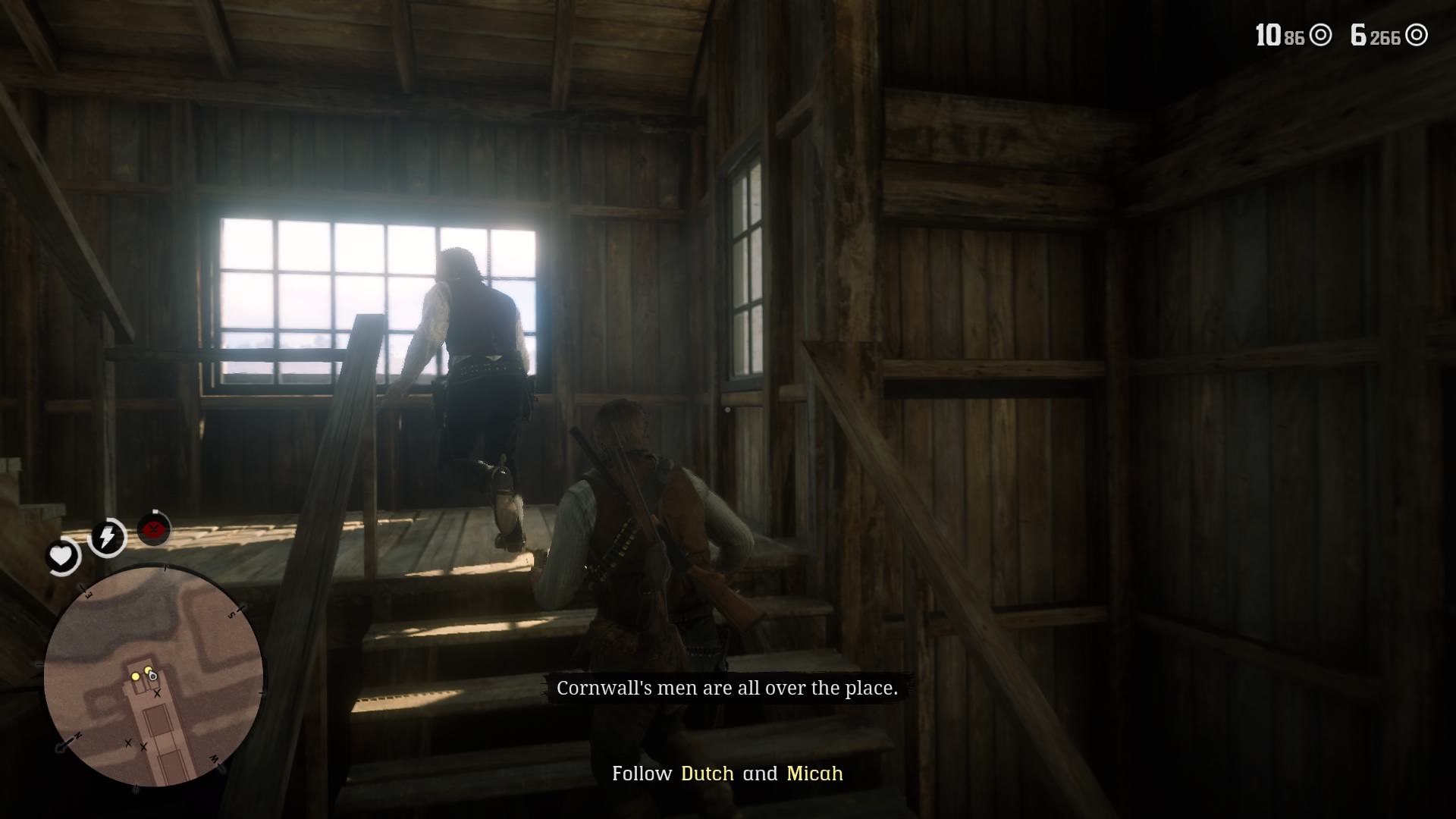Screen dimensions: 1456x819
Task: Select a yellow companion dot on the minimap
Action: [x=136, y=677]
